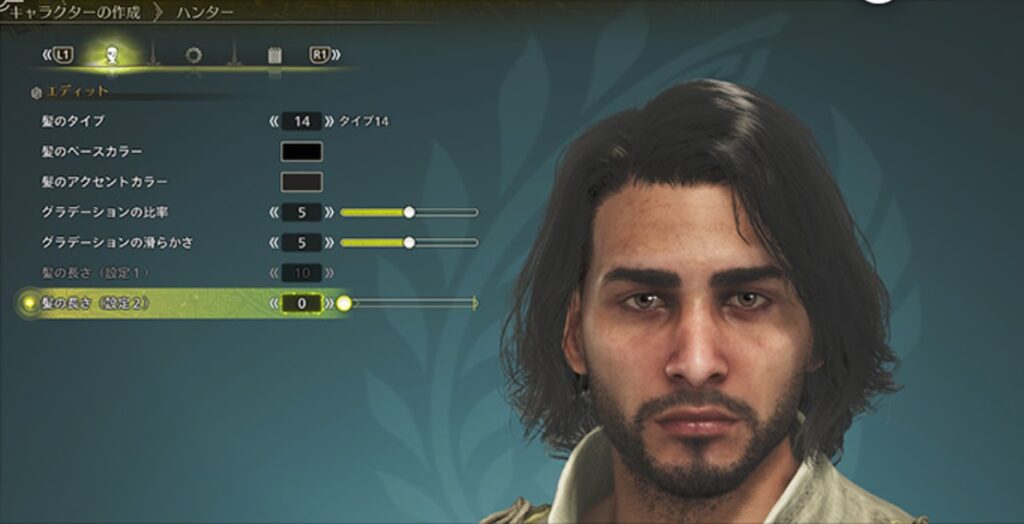
Task: Open the 髪のアクセントカラー color swatch
Action: click(301, 182)
